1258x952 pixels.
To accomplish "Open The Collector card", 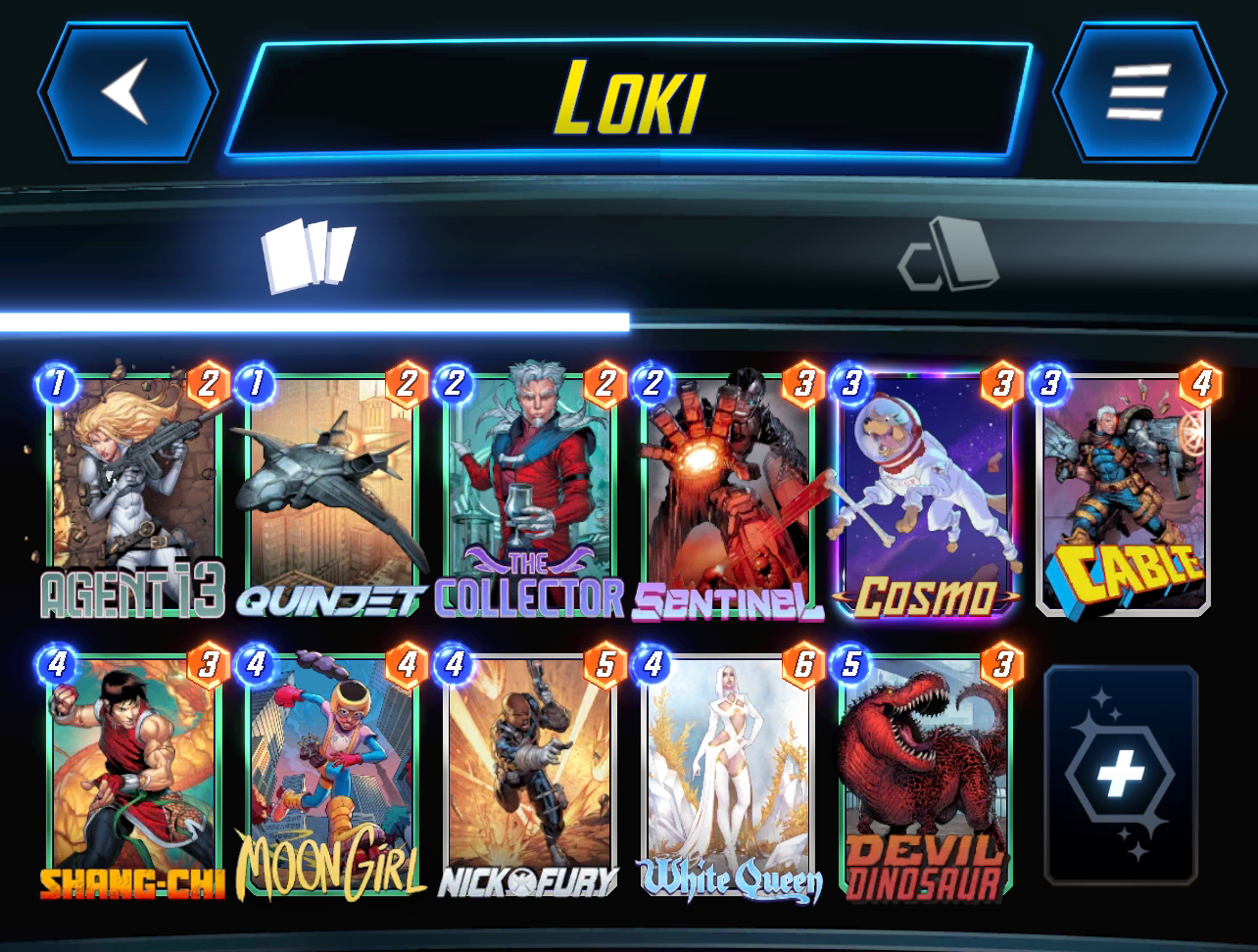I will pos(532,495).
